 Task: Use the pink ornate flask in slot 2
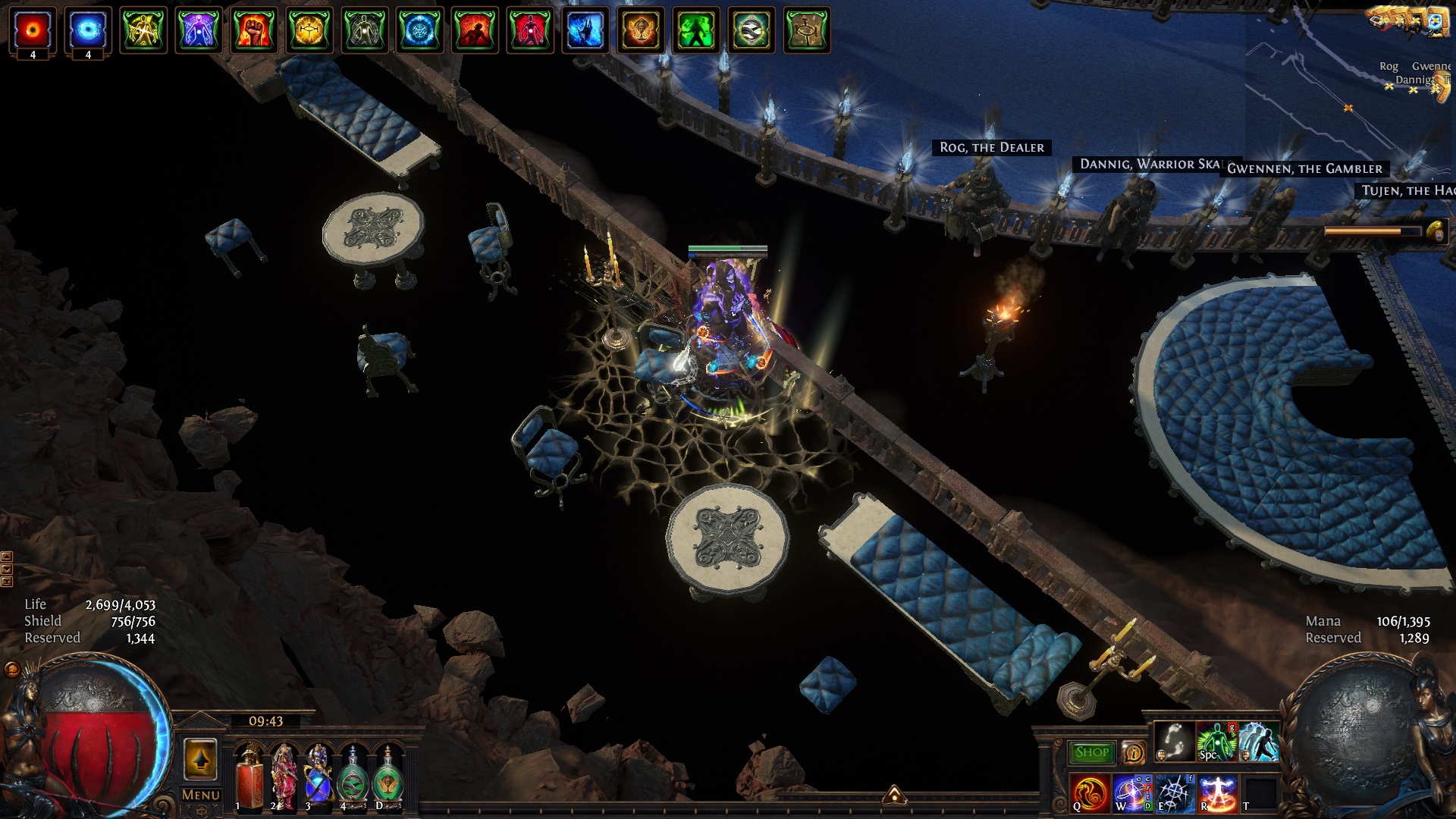(284, 777)
